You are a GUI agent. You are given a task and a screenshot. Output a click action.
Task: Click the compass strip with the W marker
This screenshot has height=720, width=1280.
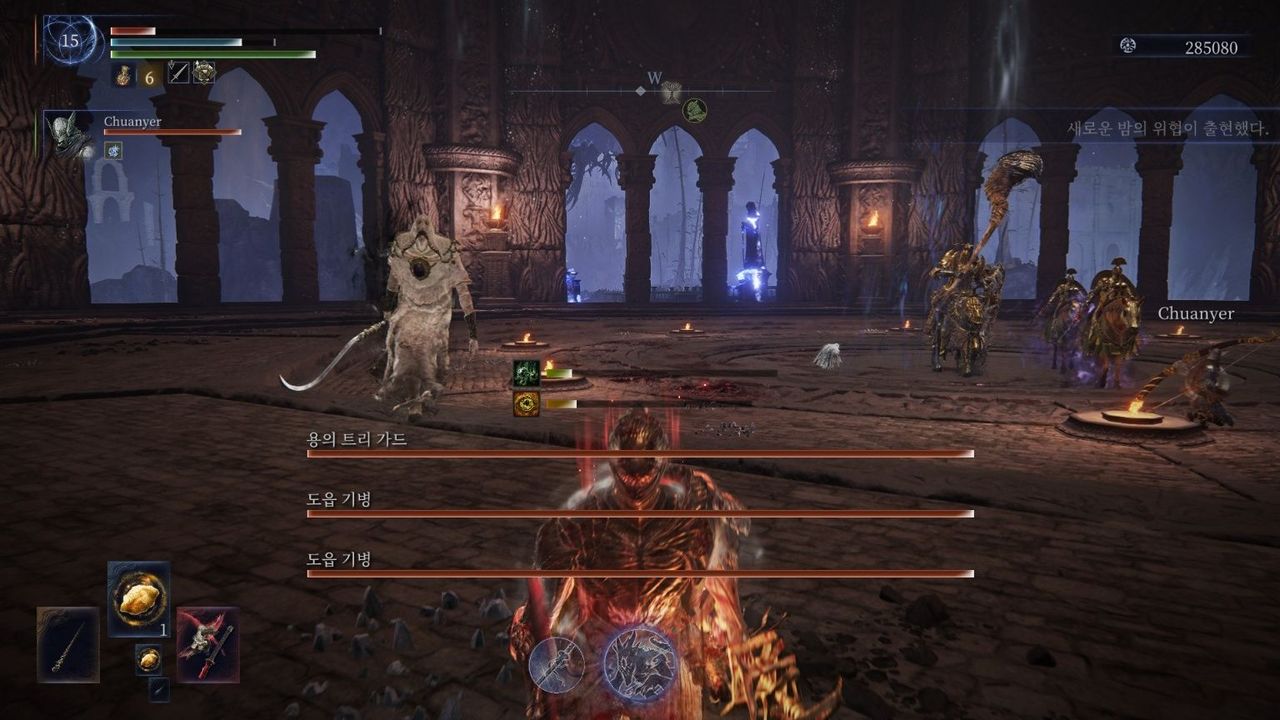click(x=641, y=89)
